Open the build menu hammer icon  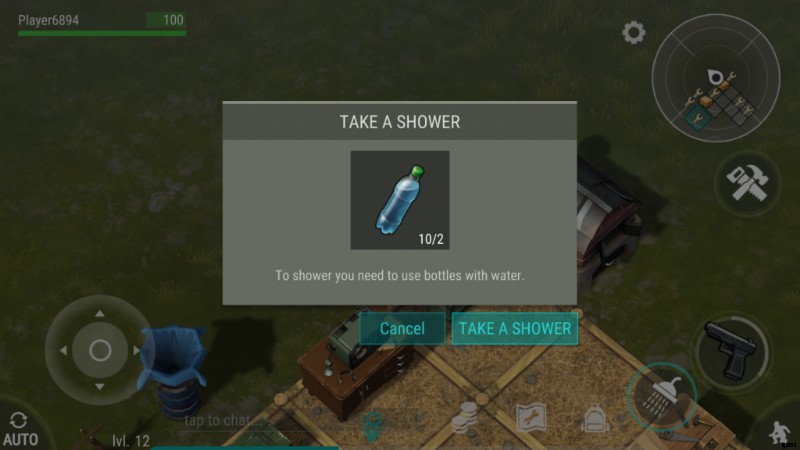point(747,185)
